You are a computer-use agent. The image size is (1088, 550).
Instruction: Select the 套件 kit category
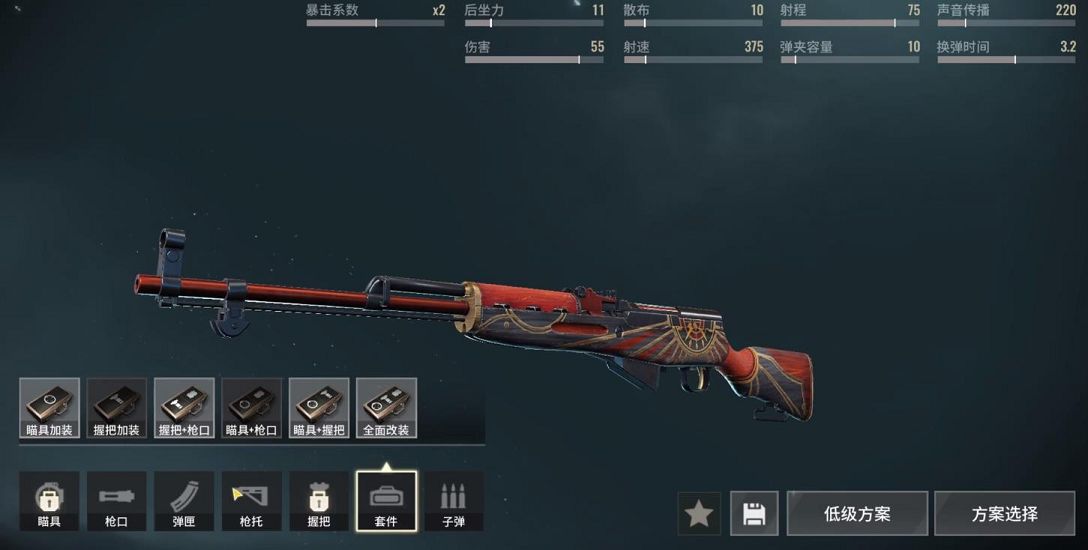386,501
